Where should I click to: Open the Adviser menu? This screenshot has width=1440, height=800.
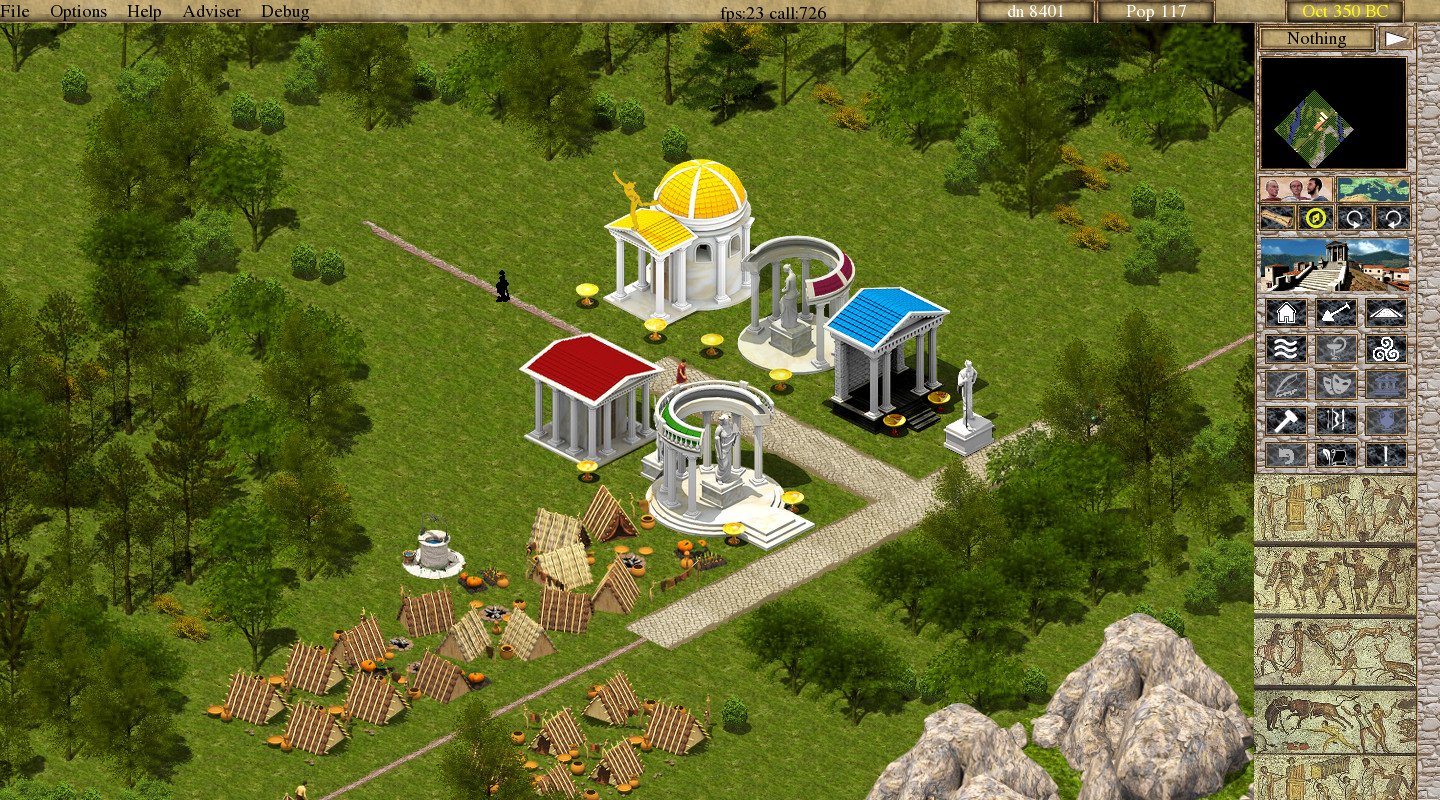pyautogui.click(x=211, y=11)
